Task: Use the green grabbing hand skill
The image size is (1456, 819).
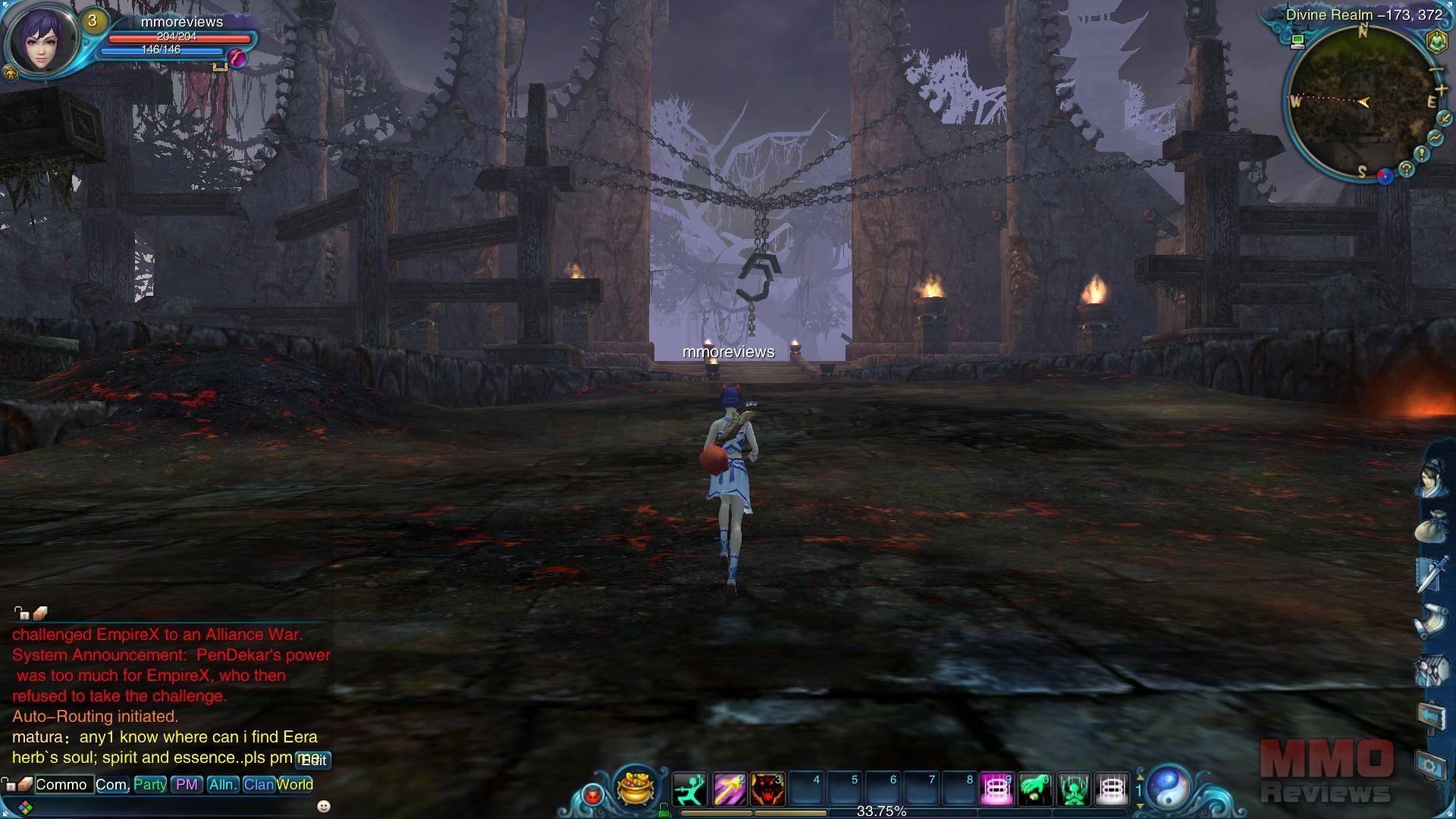Action: 1035,789
